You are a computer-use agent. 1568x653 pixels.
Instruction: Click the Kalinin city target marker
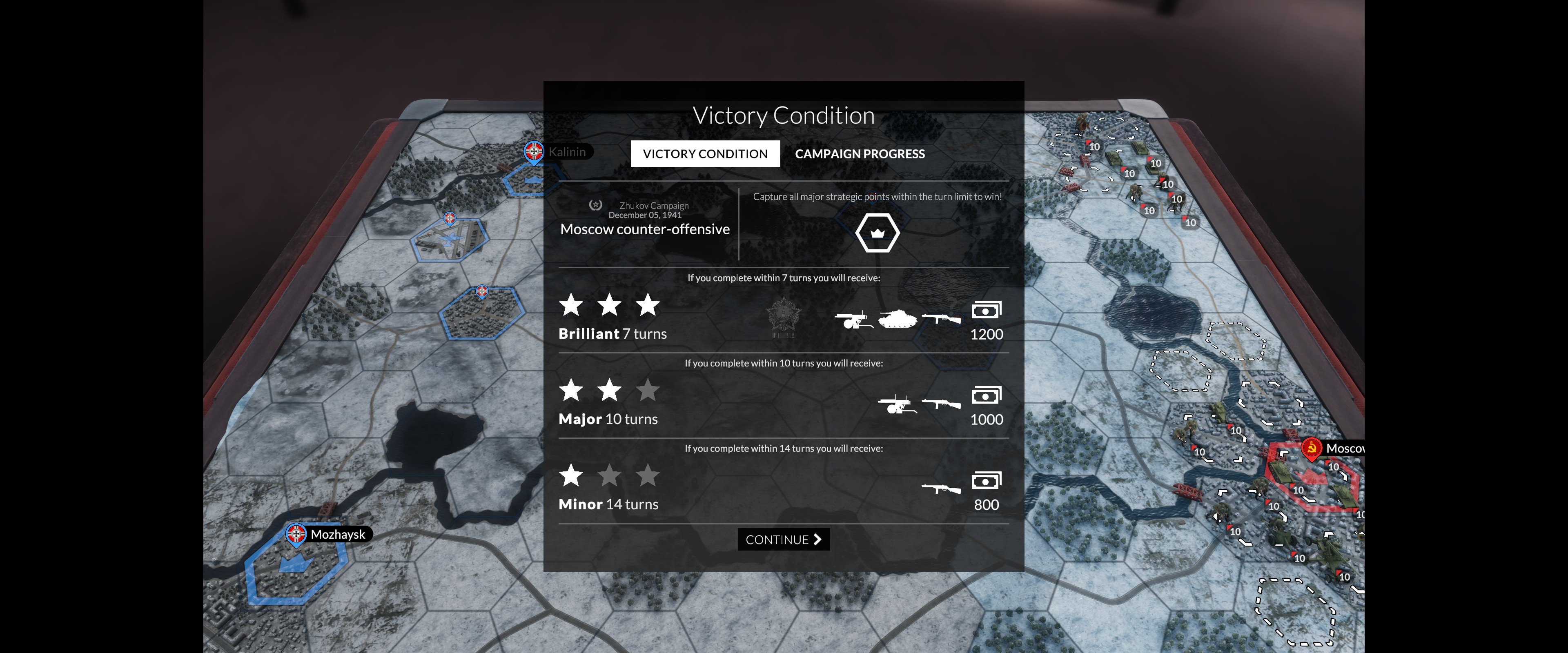coord(534,151)
